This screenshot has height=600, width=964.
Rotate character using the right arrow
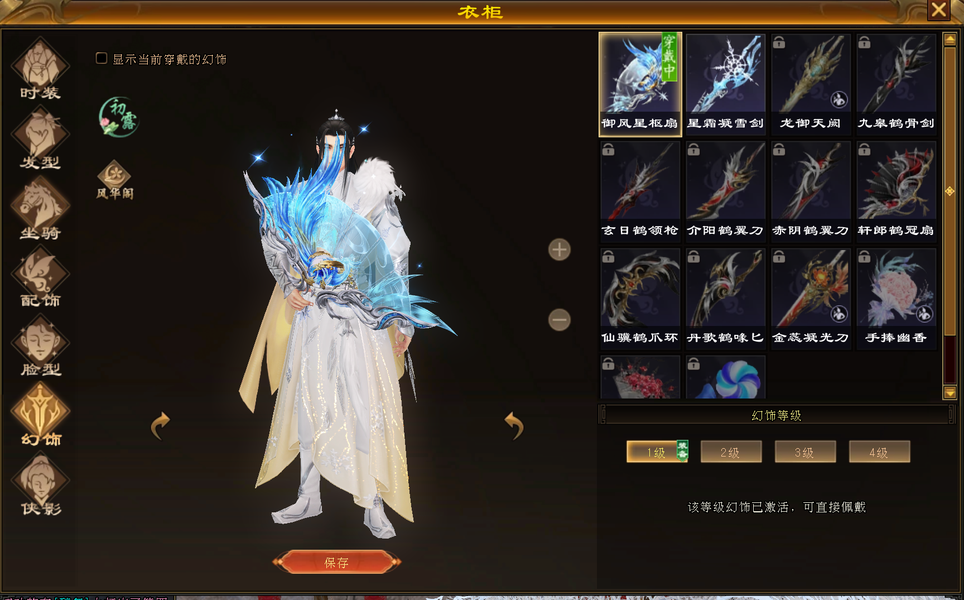(514, 426)
